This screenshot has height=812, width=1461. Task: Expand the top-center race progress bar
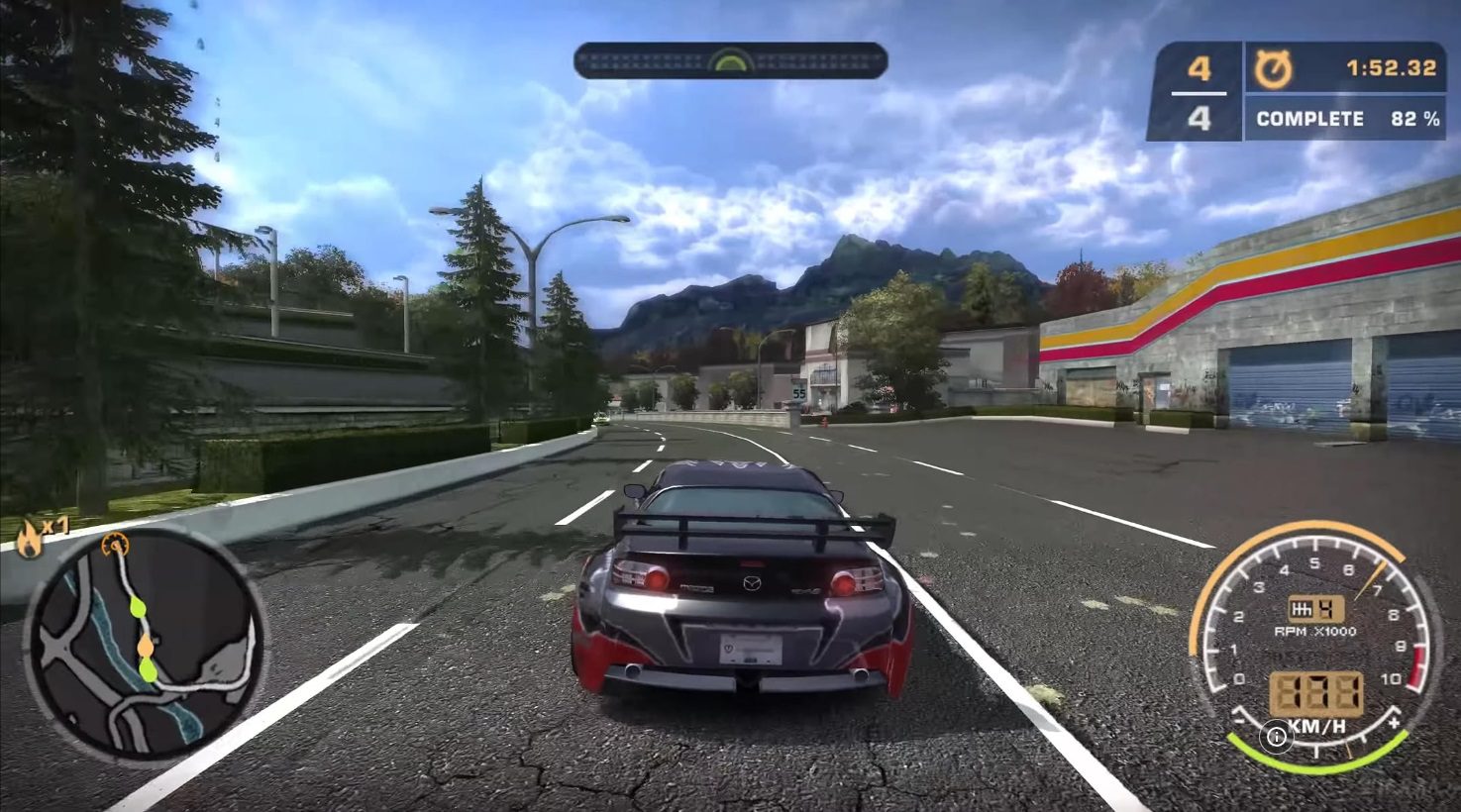pyautogui.click(x=730, y=61)
